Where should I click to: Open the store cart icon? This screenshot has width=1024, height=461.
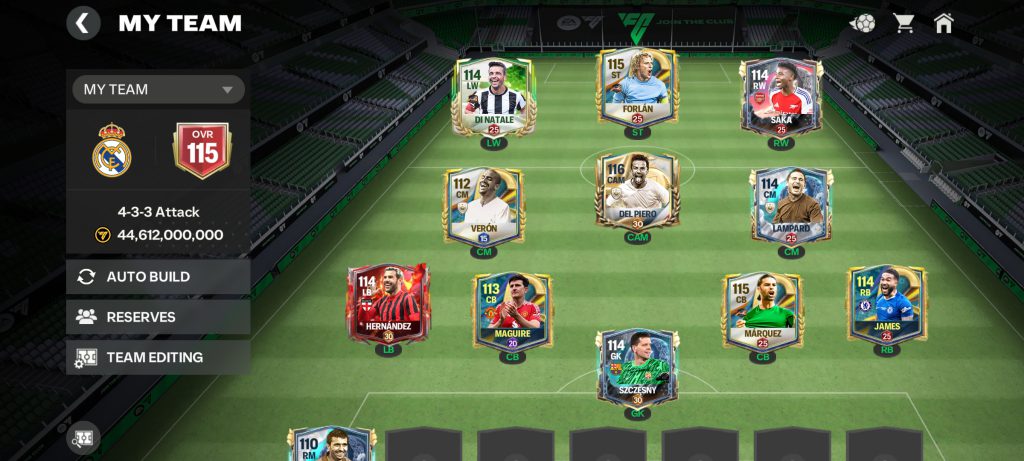pos(904,23)
